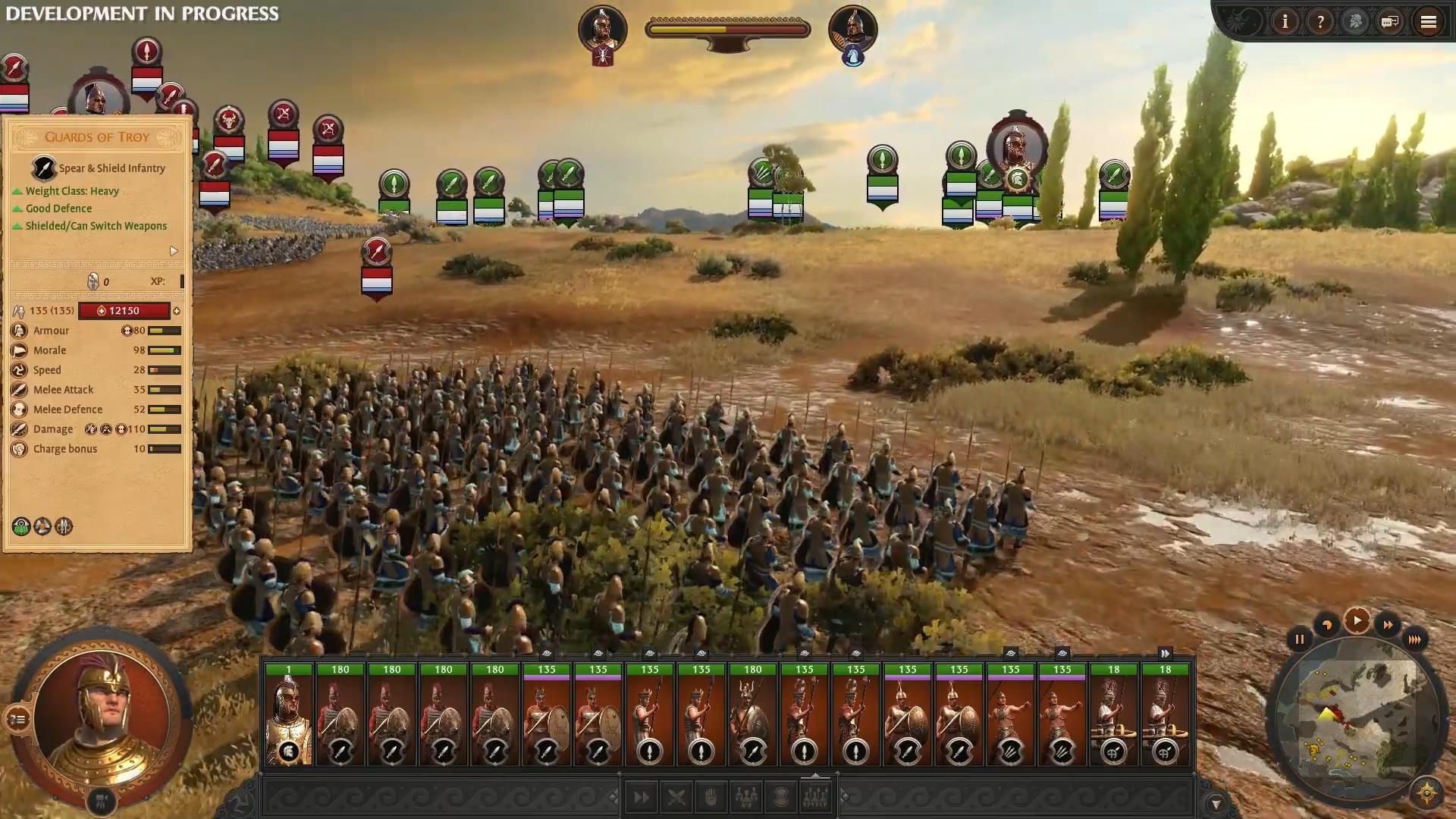Viewport: 1456px width, 819px height.
Task: Click the run toggle double-arrow button
Action: click(x=641, y=797)
